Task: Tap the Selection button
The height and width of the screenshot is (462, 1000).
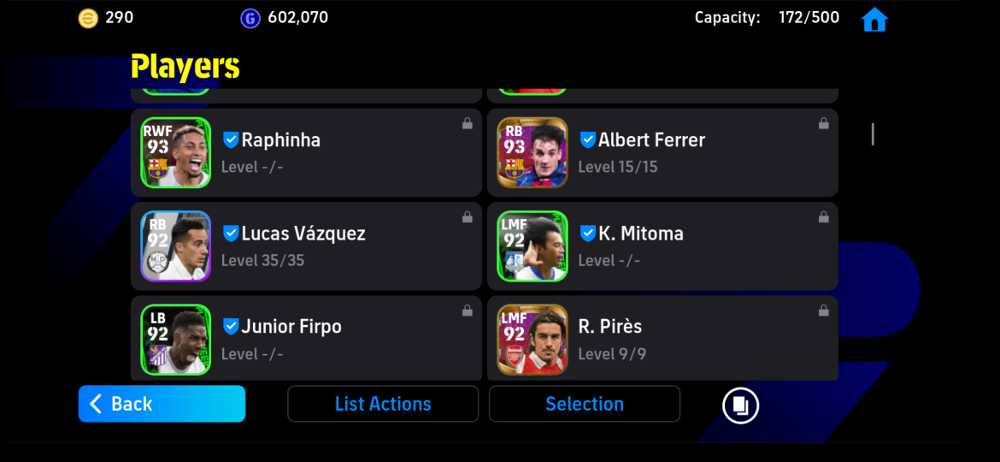Action: pyautogui.click(x=584, y=404)
